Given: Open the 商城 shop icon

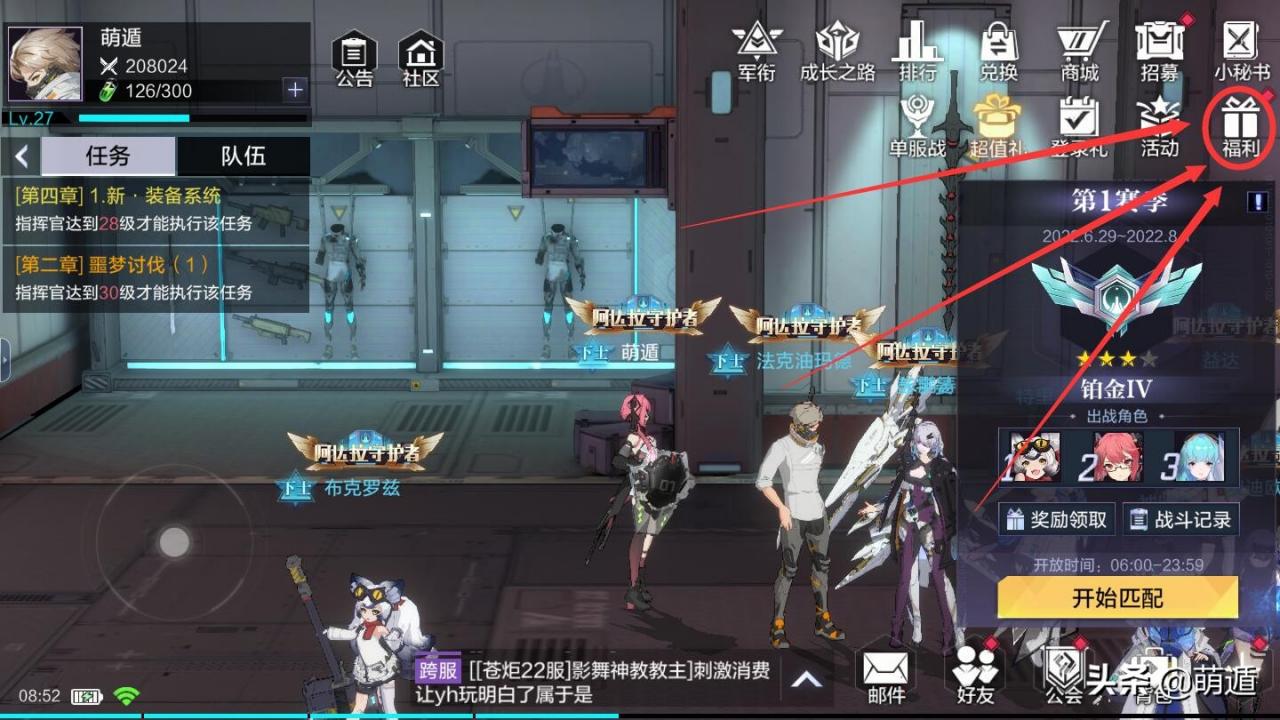Looking at the screenshot, I should pyautogui.click(x=1078, y=50).
